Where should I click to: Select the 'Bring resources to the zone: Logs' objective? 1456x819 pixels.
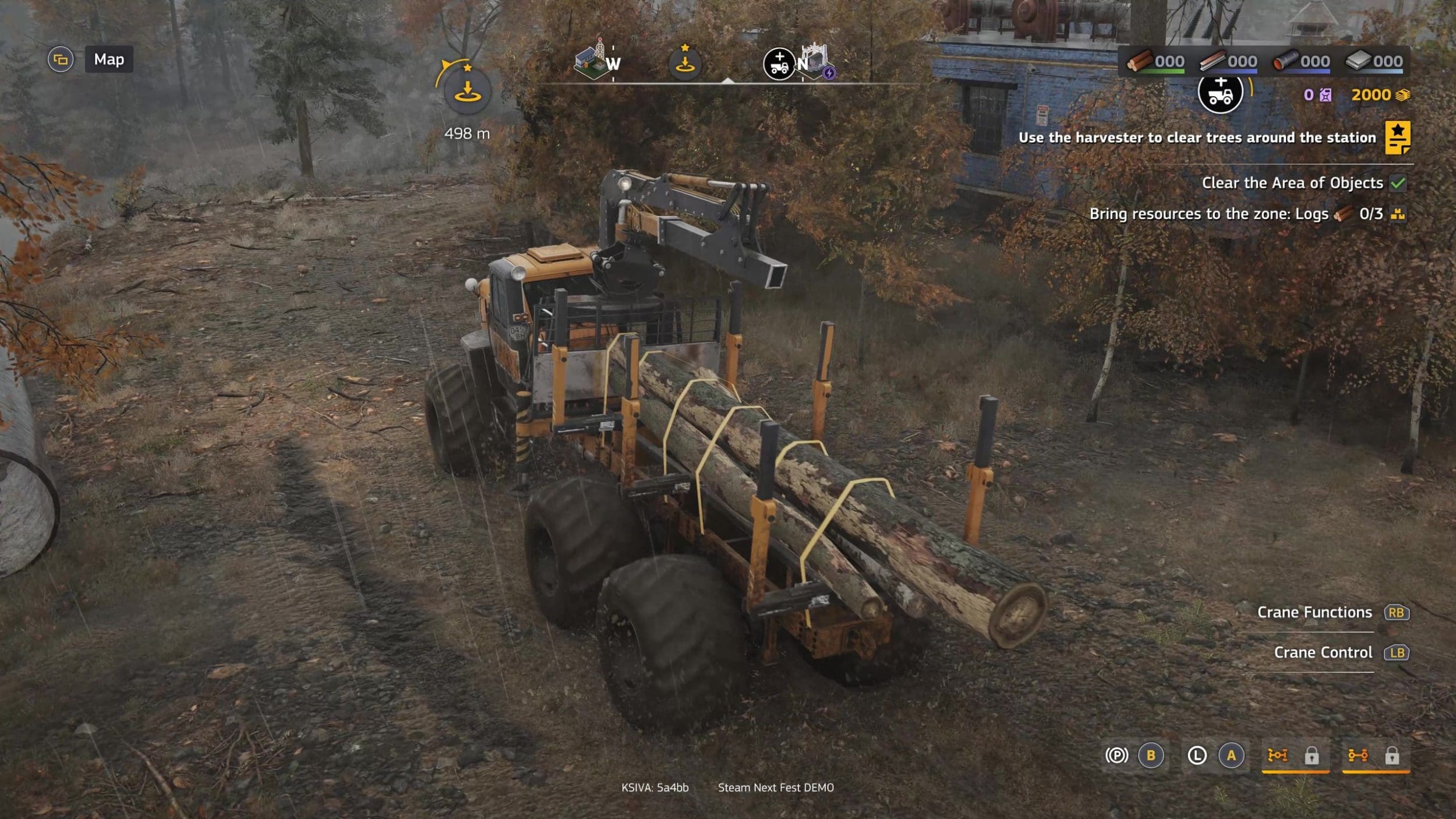pos(1208,214)
